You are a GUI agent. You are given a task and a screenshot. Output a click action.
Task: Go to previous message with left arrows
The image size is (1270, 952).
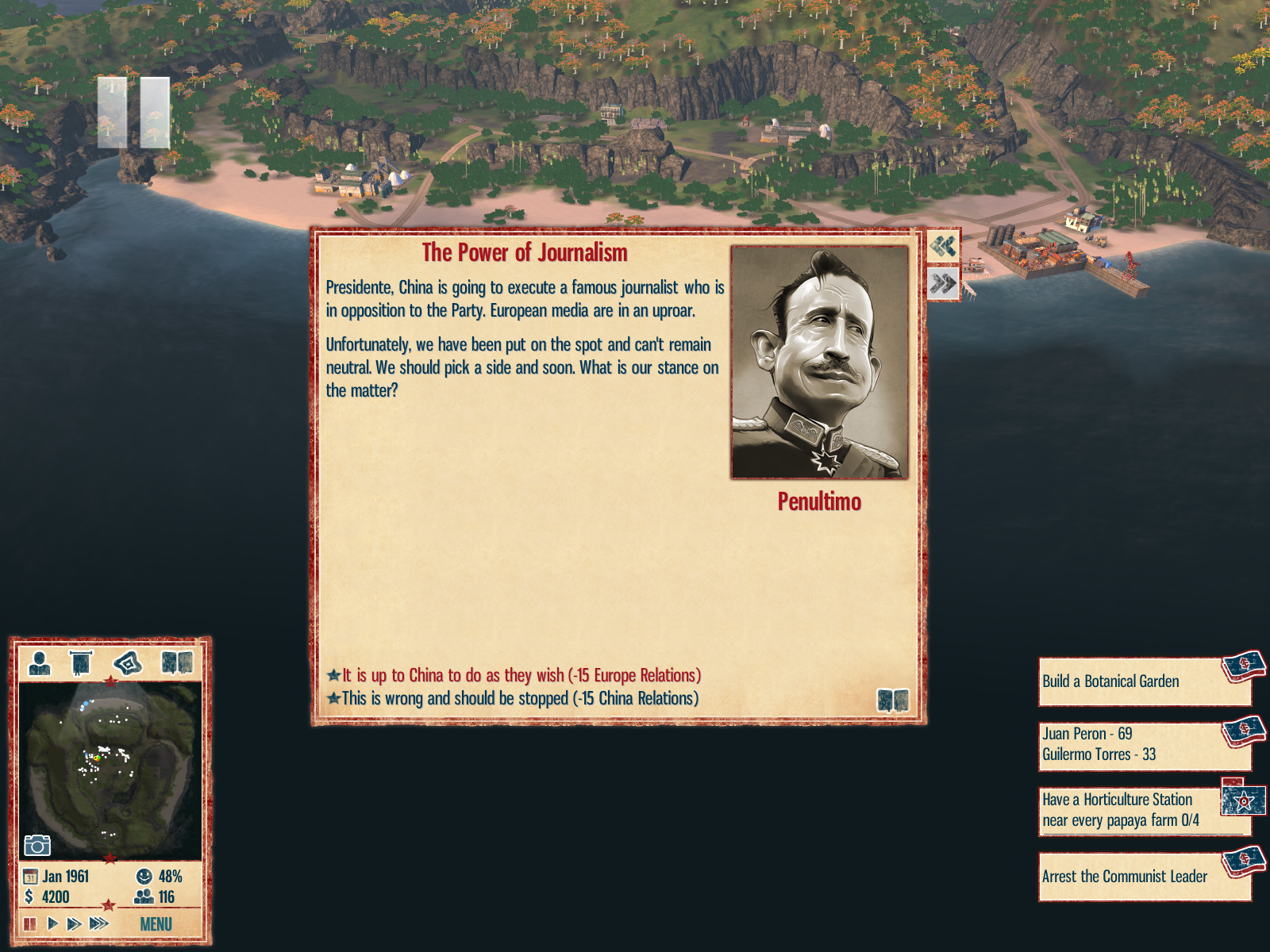(943, 246)
